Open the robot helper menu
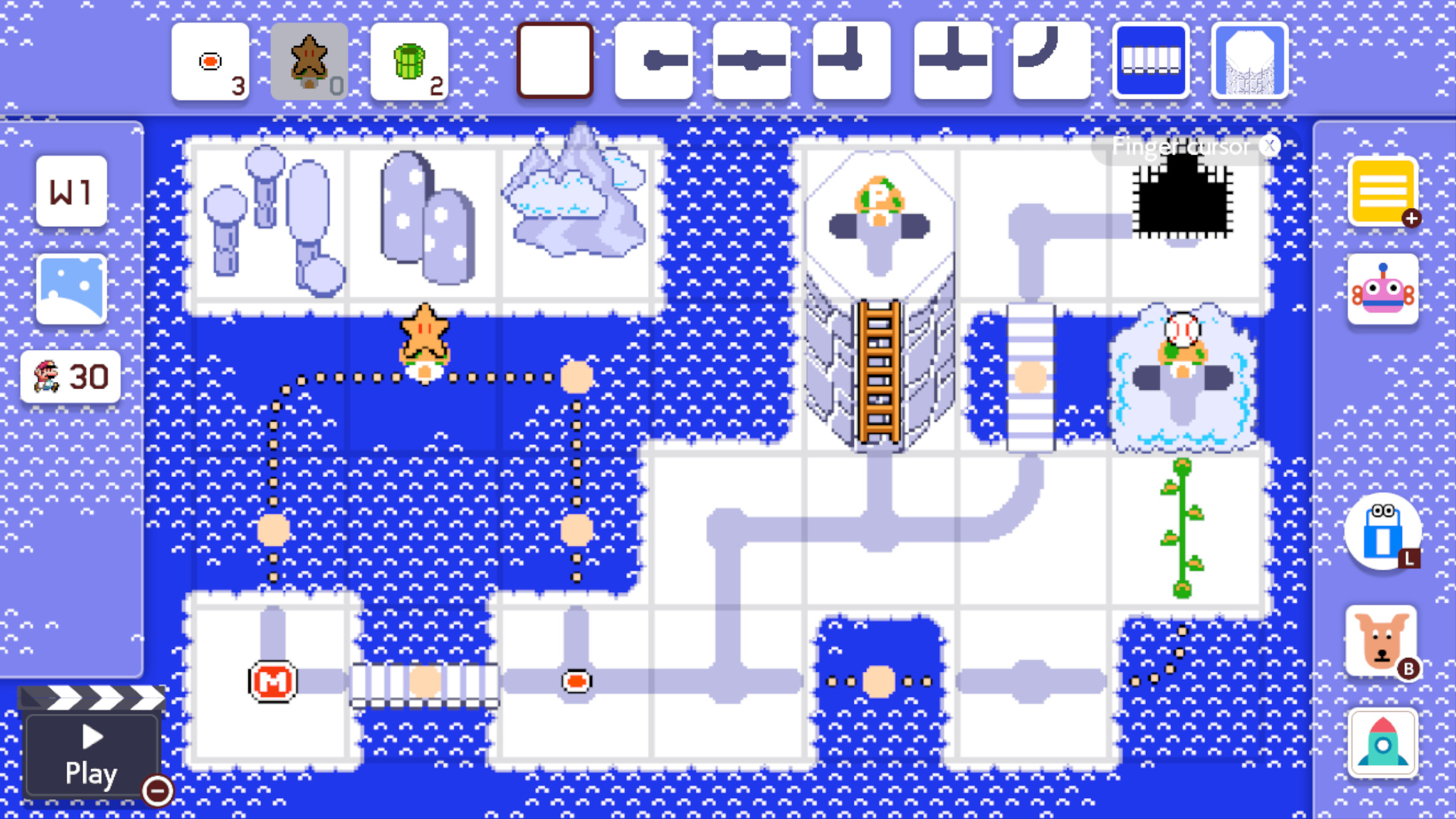1456x819 pixels. (x=1383, y=288)
